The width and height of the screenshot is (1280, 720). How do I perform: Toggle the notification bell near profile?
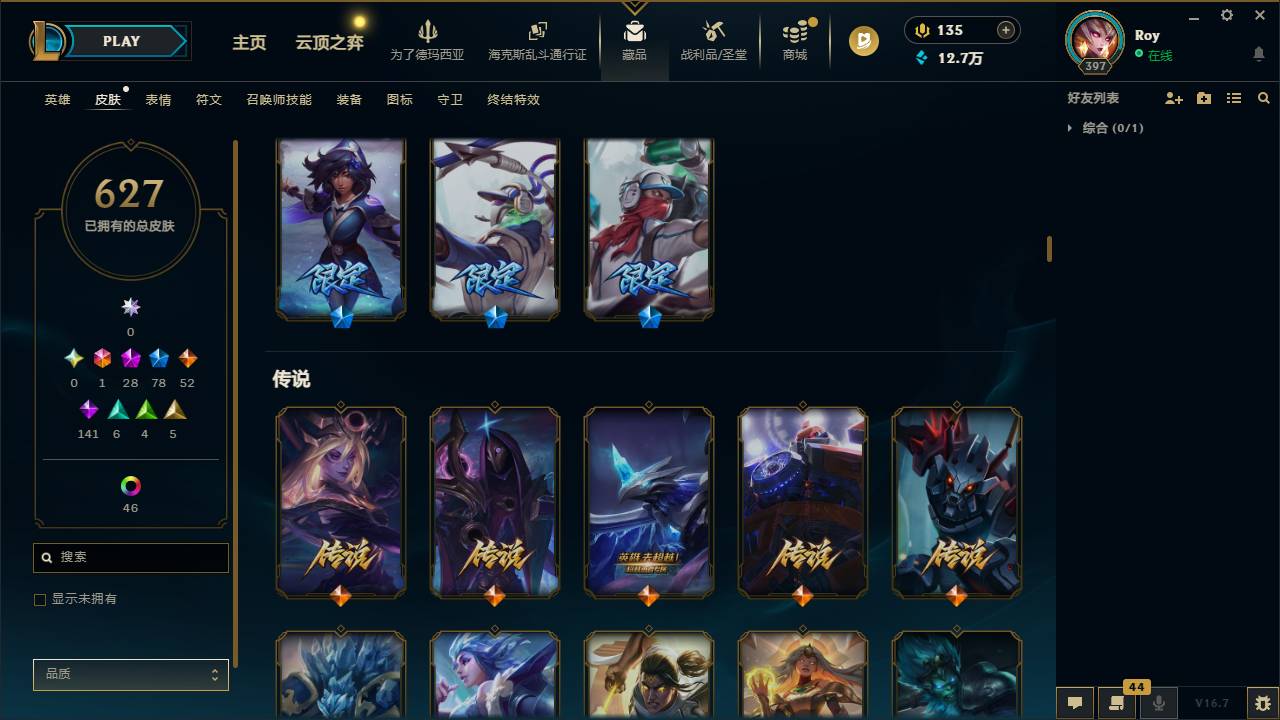tap(1258, 54)
